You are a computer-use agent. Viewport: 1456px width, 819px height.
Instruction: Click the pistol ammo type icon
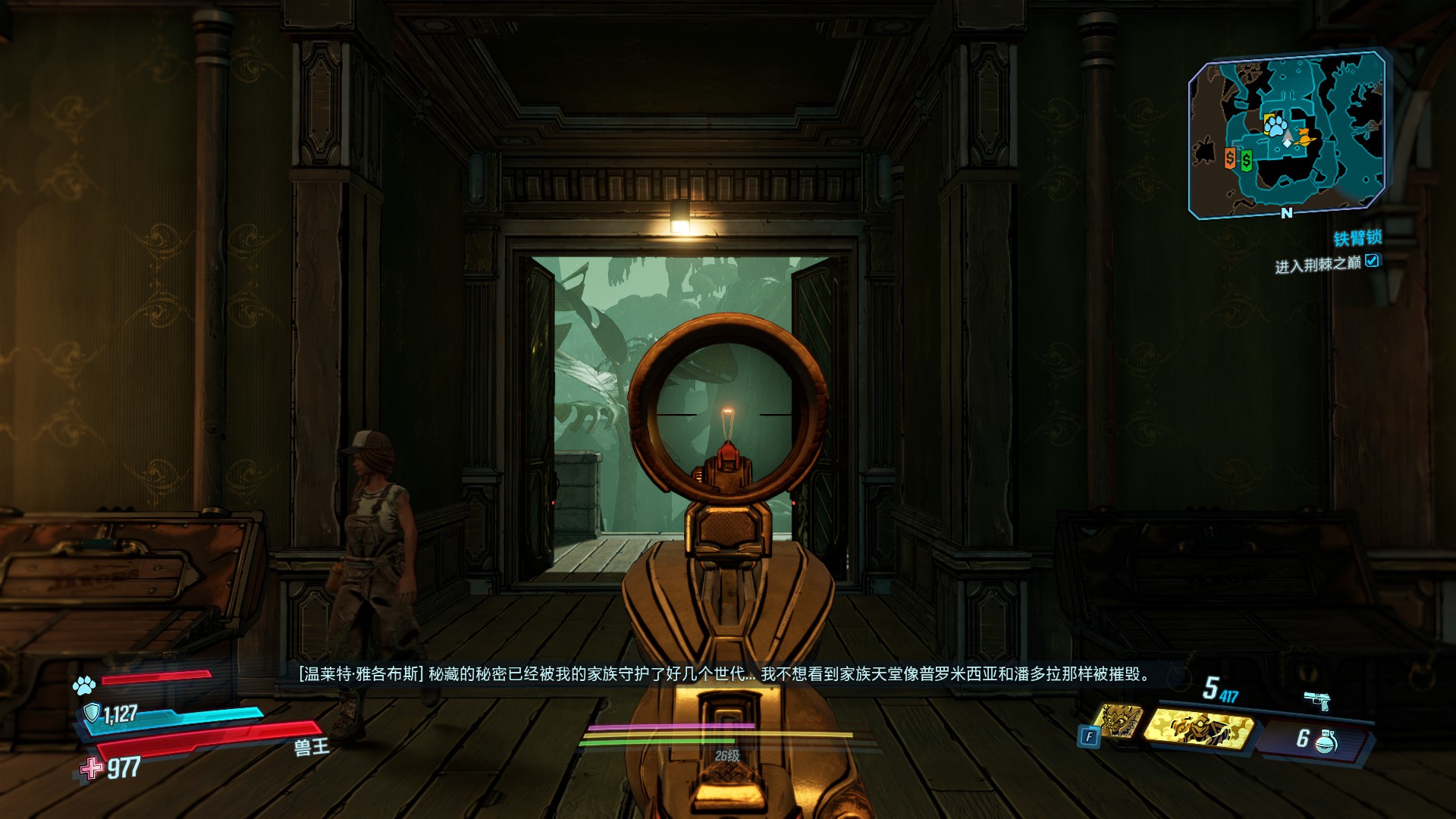coord(1318,701)
